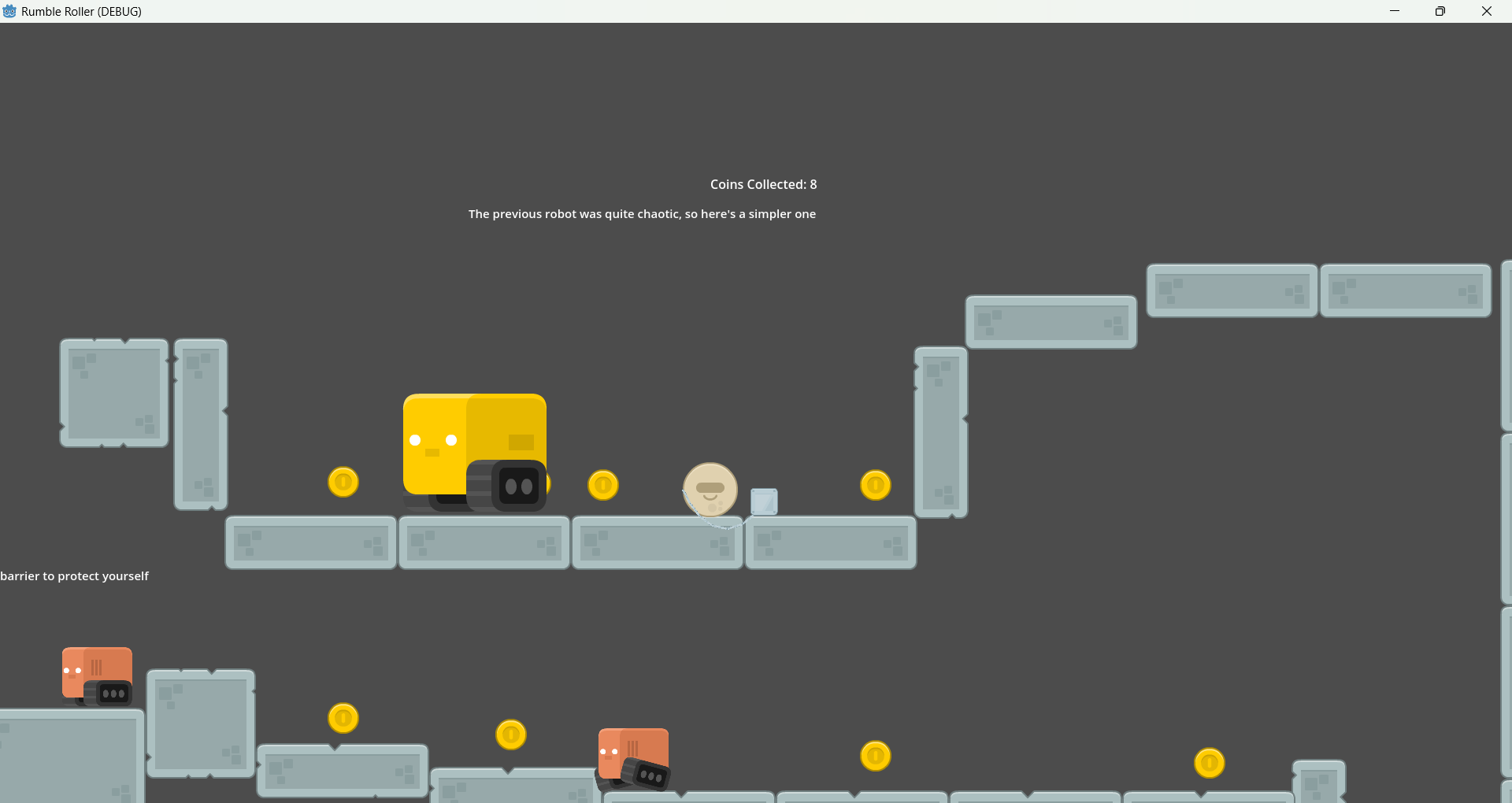Click the barrier protection hint text
Viewport: 1512px width, 803px height.
(x=75, y=575)
